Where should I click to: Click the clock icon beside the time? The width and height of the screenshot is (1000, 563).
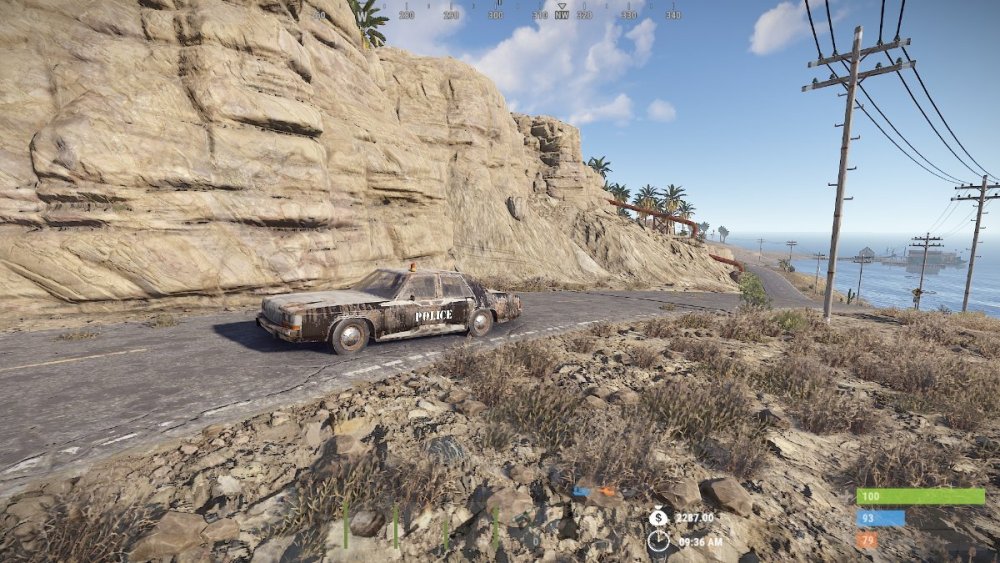point(658,541)
